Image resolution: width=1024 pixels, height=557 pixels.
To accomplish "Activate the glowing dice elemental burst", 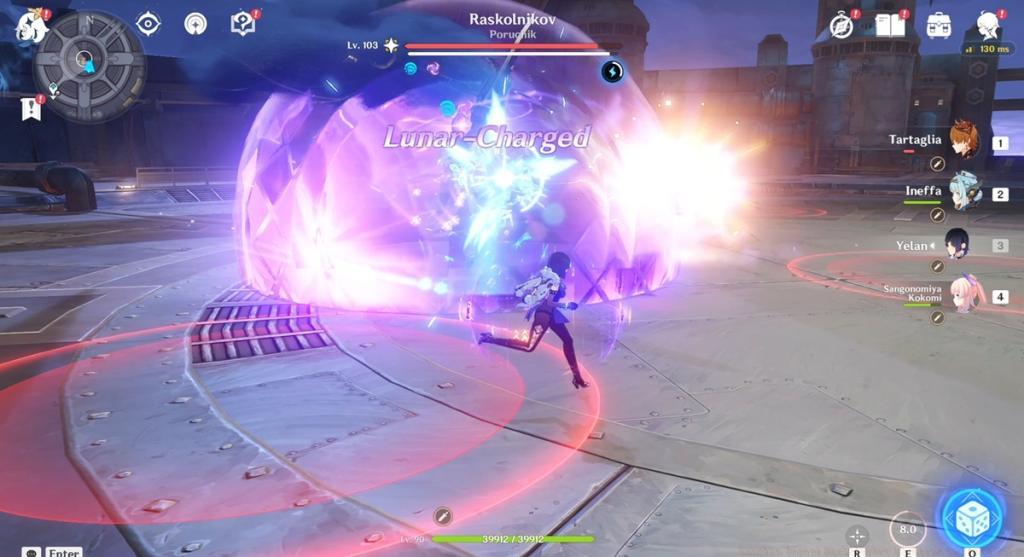I will pos(969,519).
